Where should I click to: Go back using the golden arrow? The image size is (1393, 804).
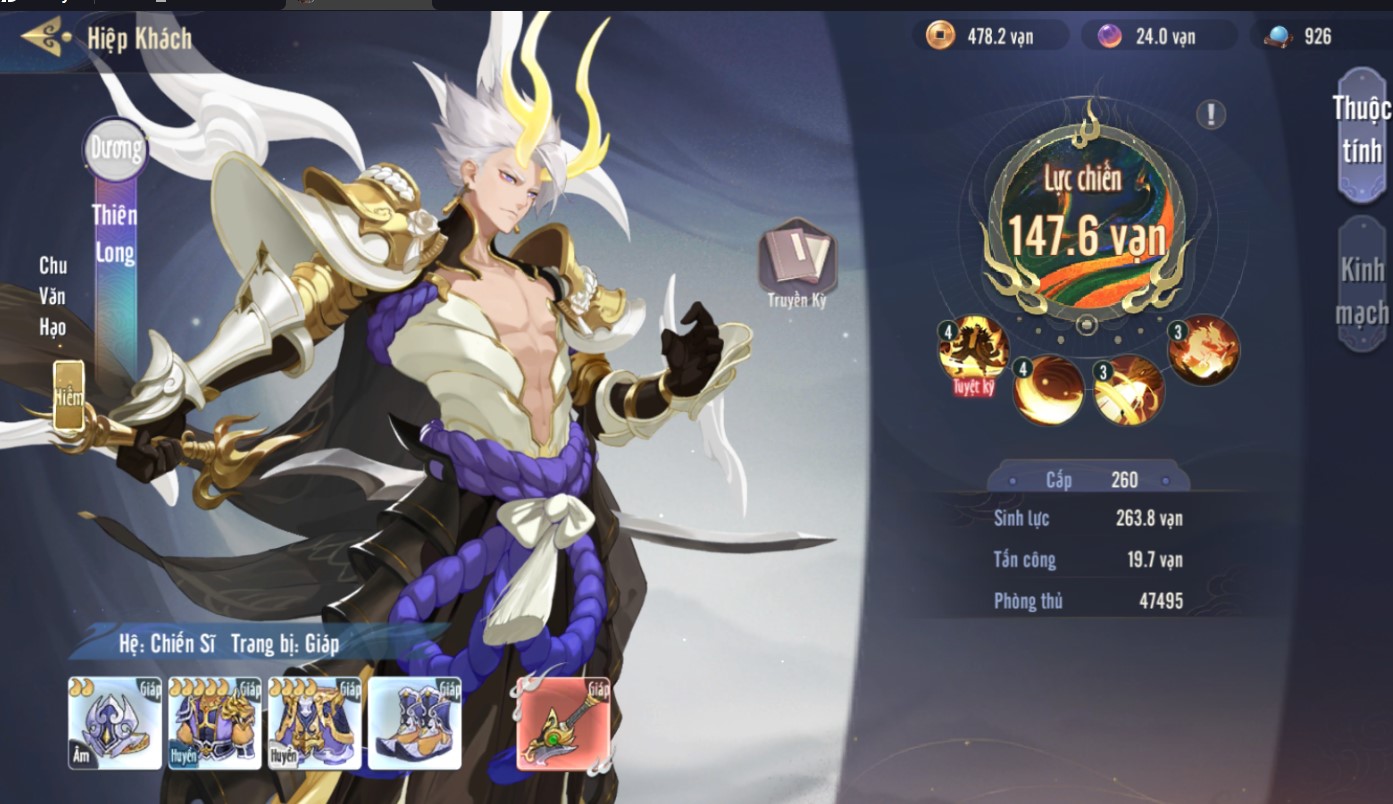tap(45, 38)
